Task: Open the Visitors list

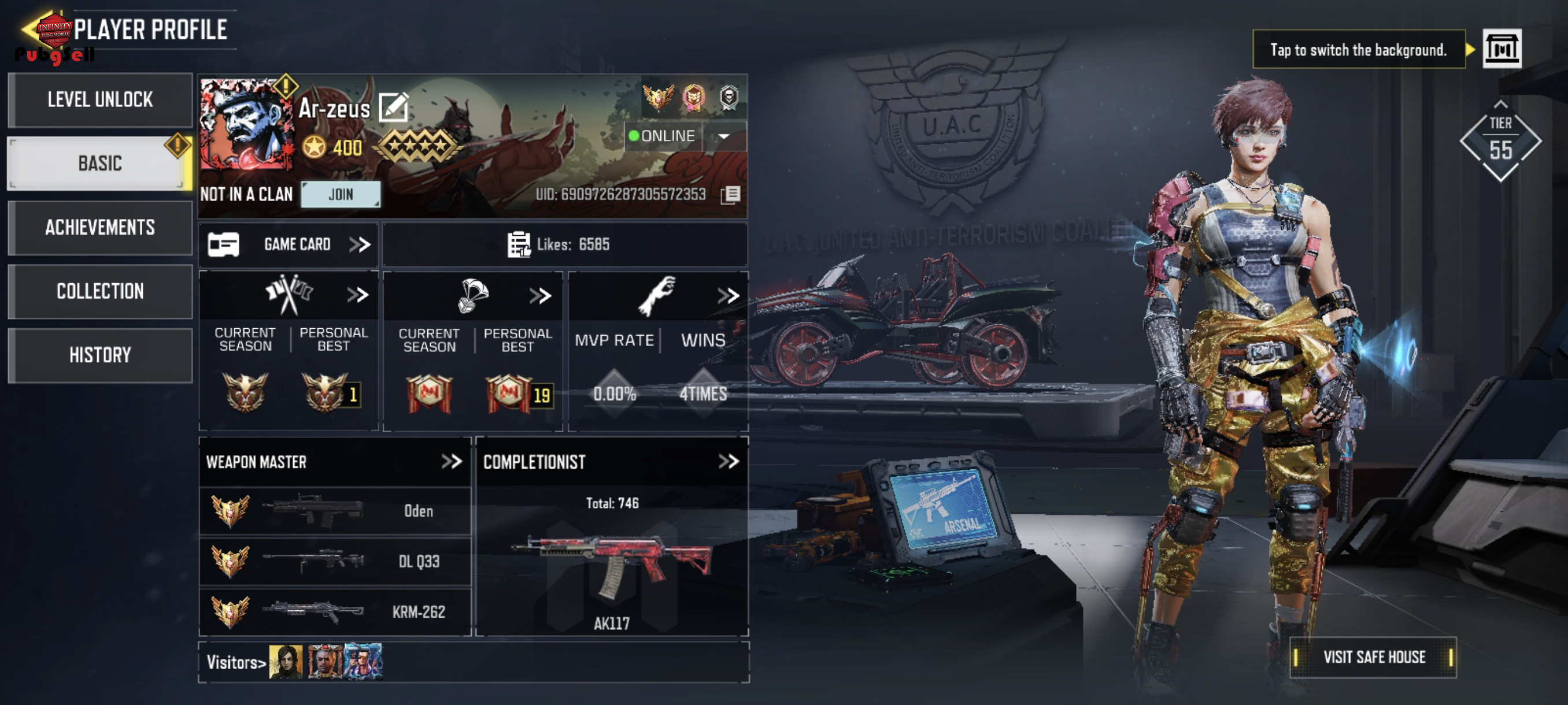Action: 236,662
